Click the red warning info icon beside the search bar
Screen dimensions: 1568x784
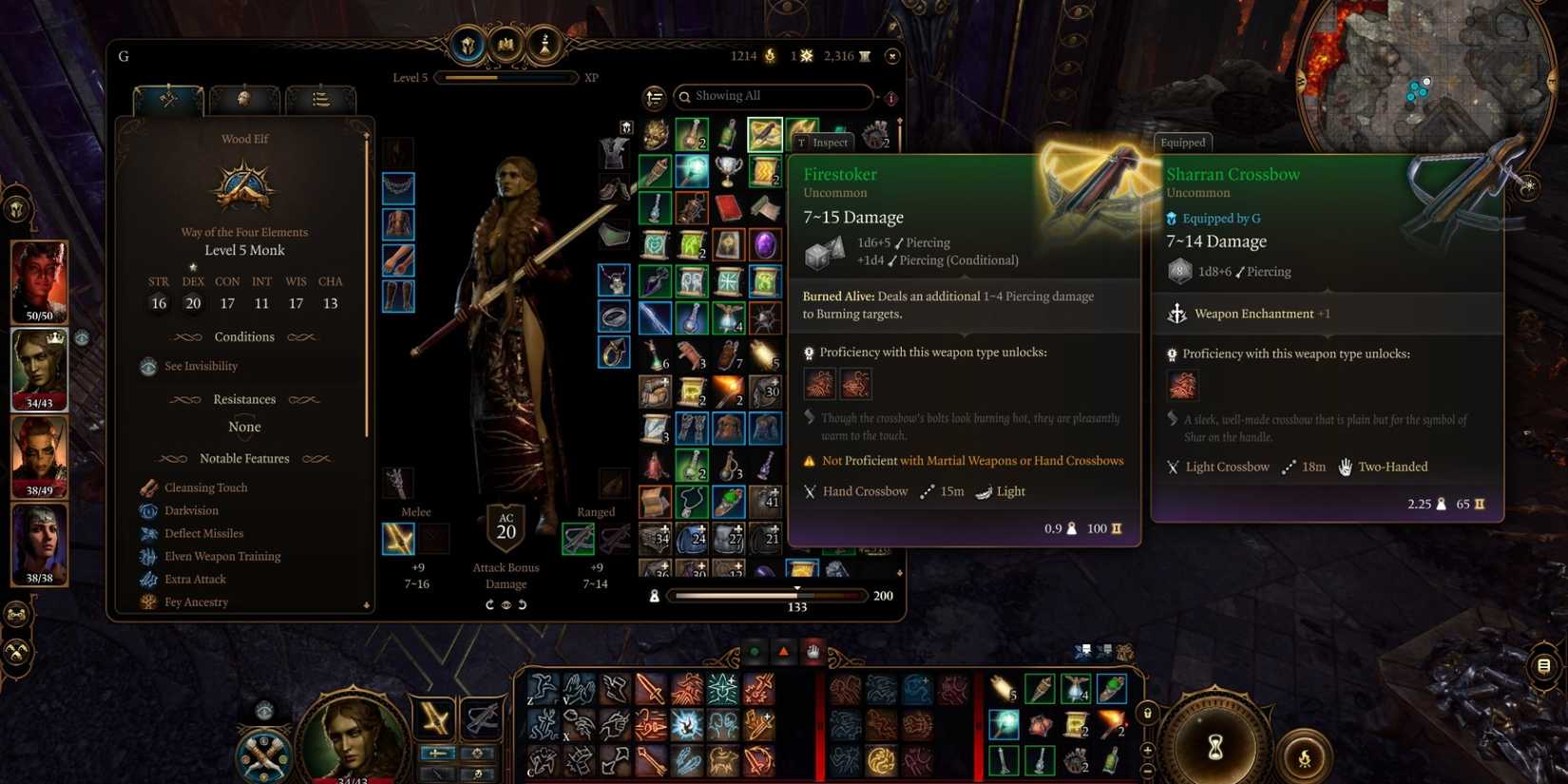tap(890, 98)
